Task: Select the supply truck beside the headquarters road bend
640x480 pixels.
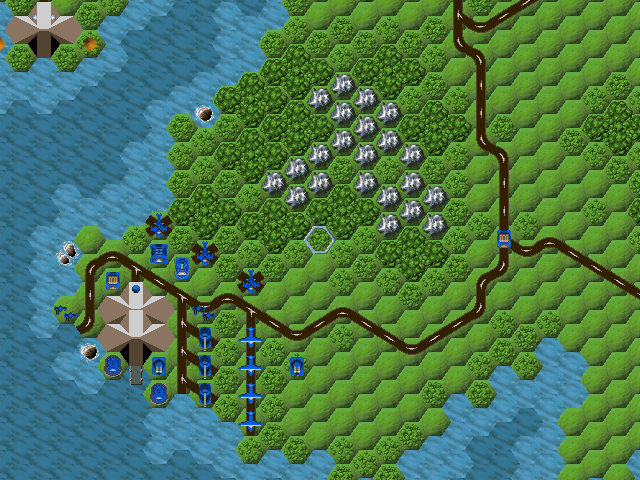Action: coord(113,281)
